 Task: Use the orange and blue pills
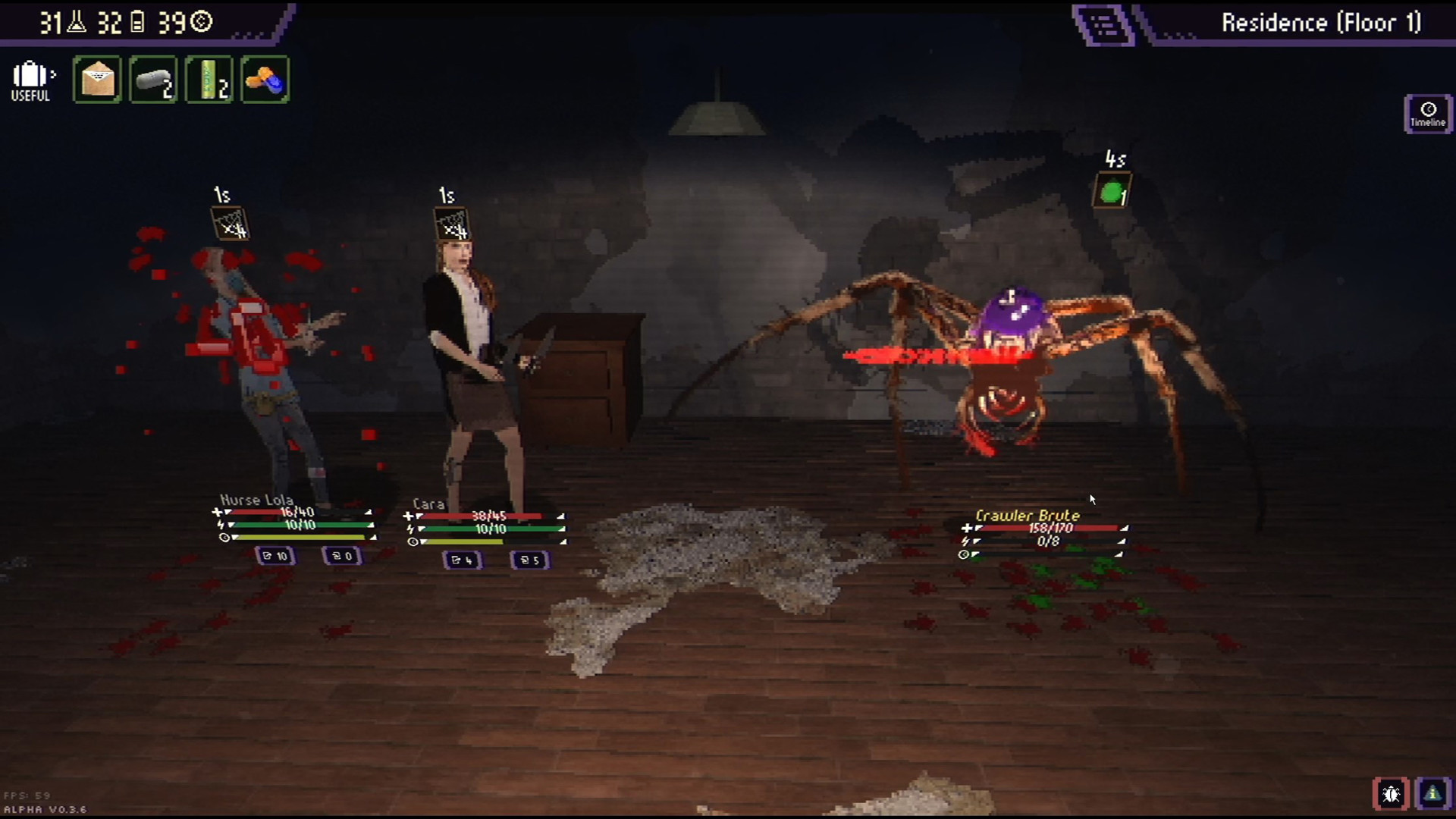tap(265, 80)
